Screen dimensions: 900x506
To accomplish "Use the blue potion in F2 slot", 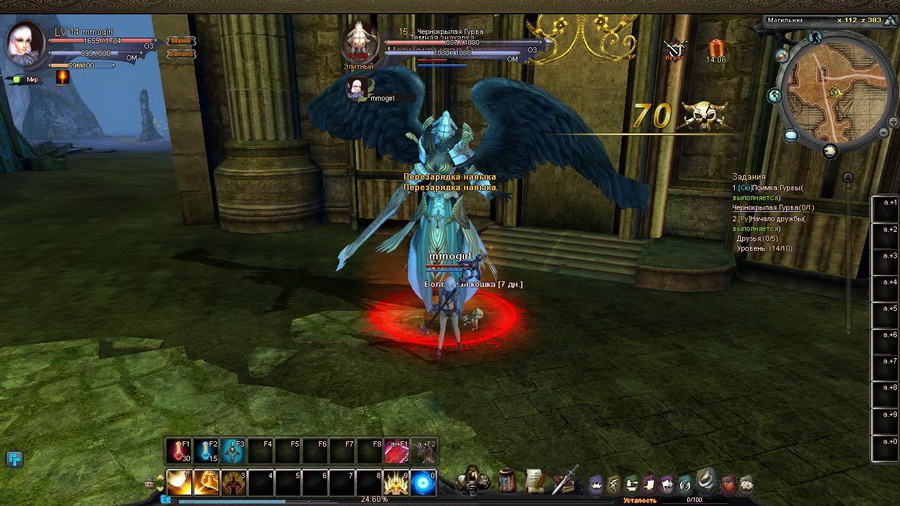I will click(206, 451).
